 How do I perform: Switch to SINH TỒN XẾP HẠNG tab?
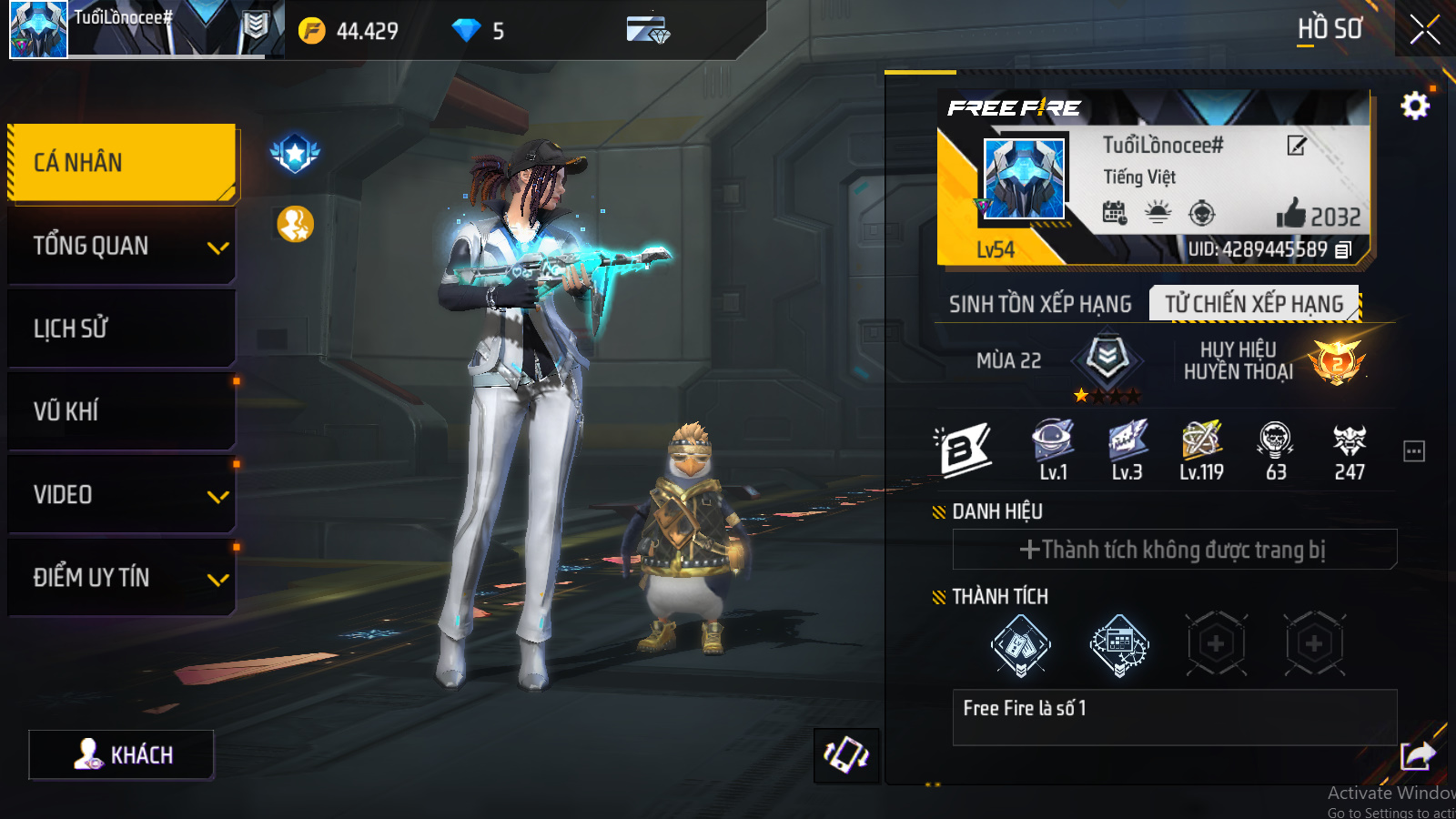click(1040, 304)
